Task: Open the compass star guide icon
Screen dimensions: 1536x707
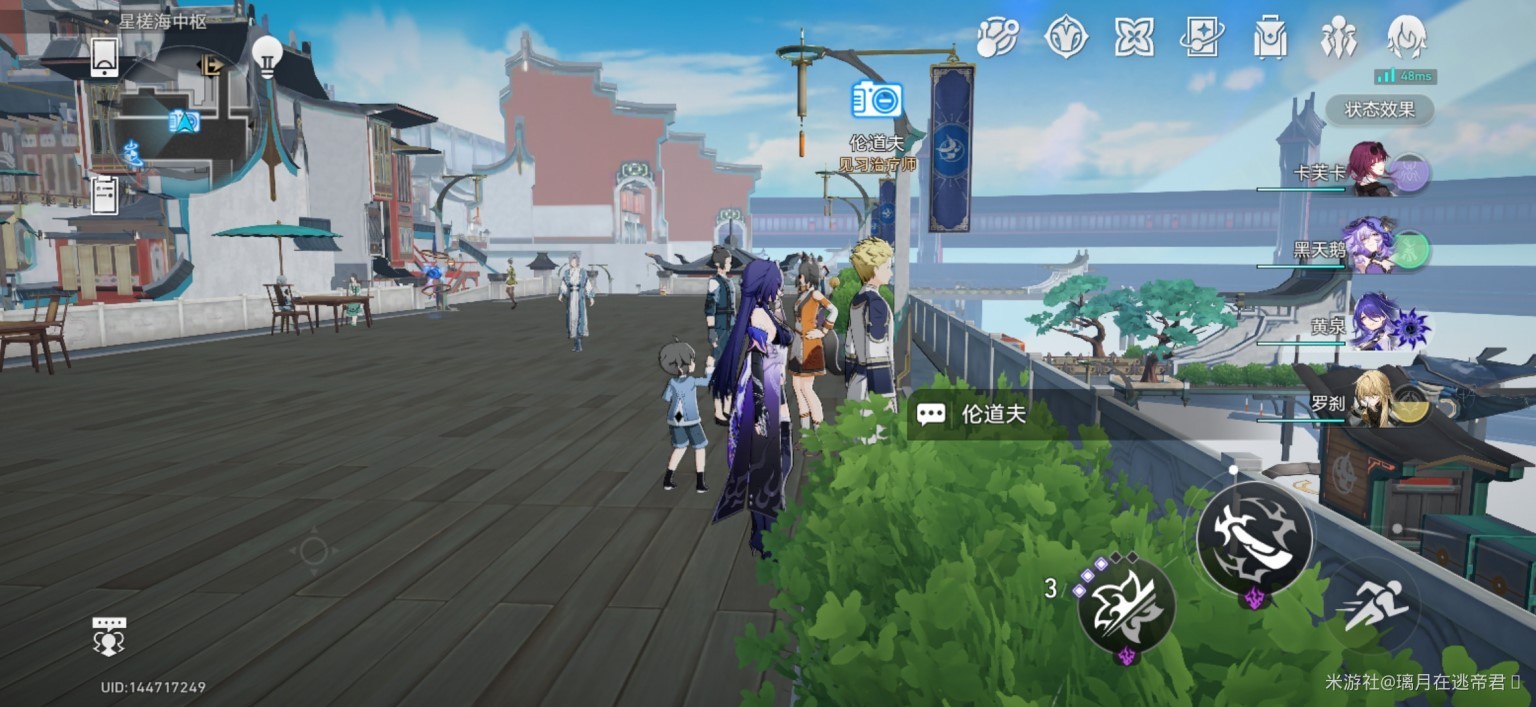Action: click(x=1066, y=37)
